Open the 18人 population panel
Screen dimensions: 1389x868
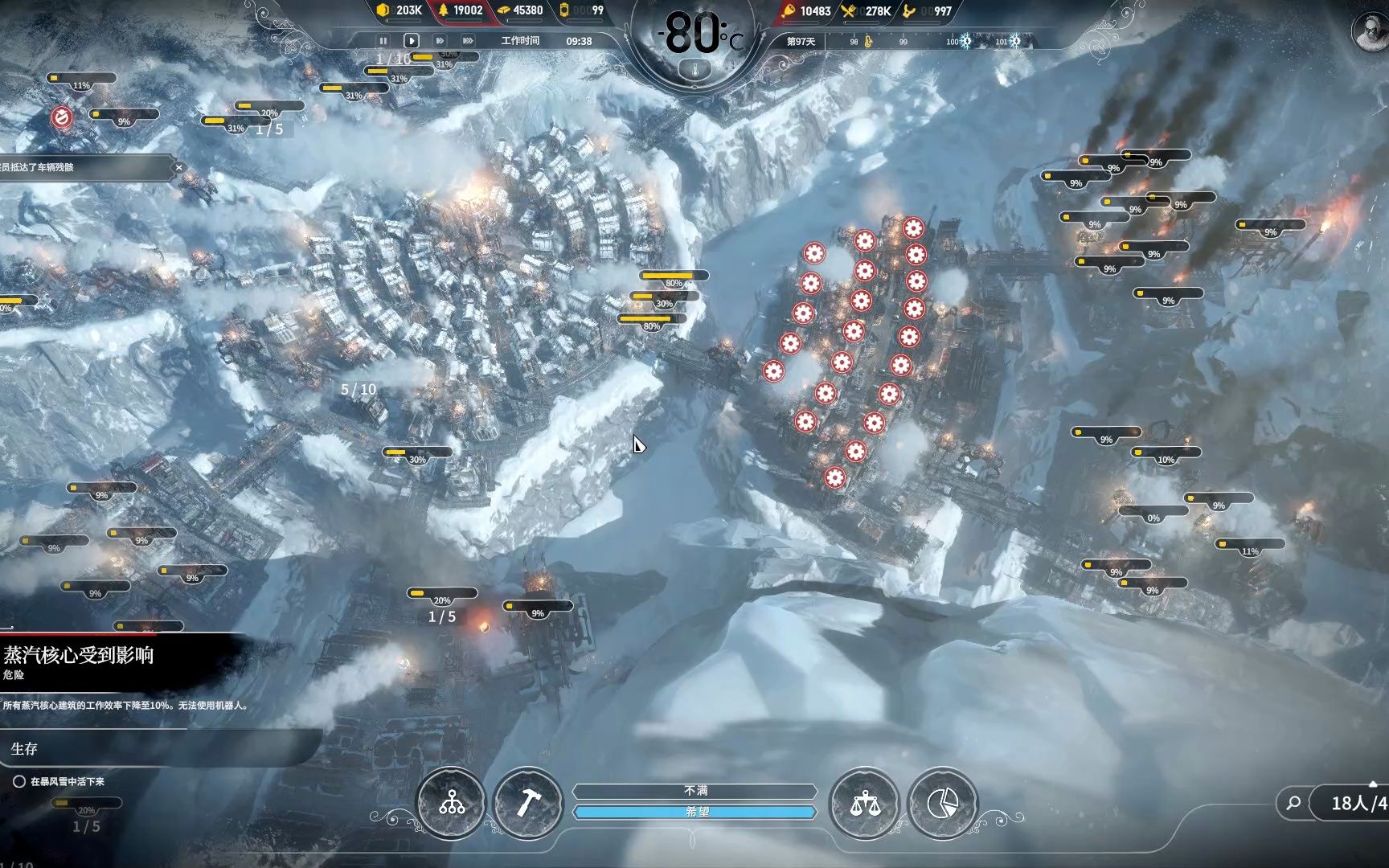1354,803
